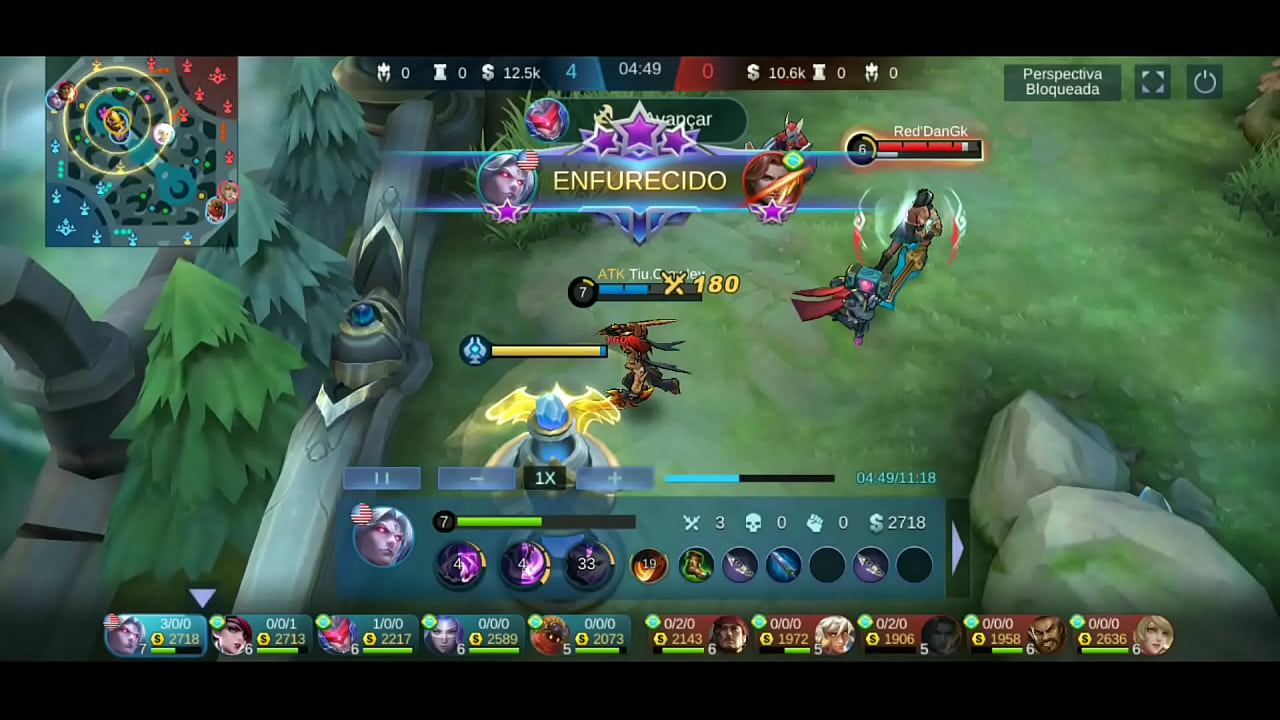Open the green boots item slot

point(697,565)
